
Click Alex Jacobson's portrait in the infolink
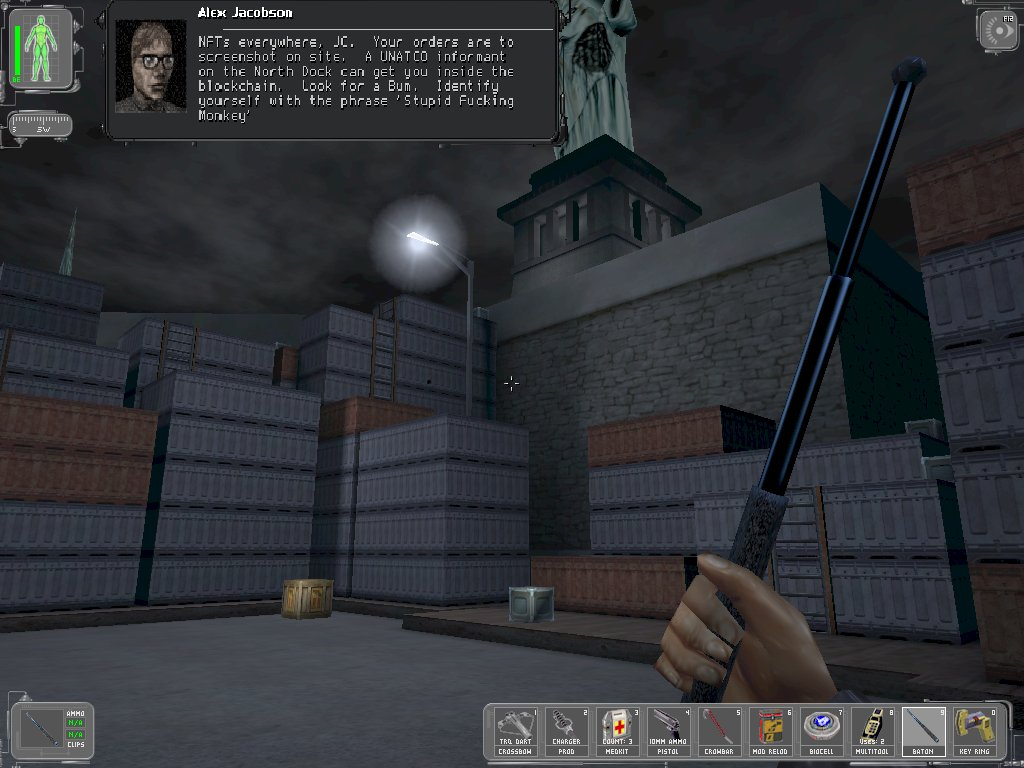point(151,67)
